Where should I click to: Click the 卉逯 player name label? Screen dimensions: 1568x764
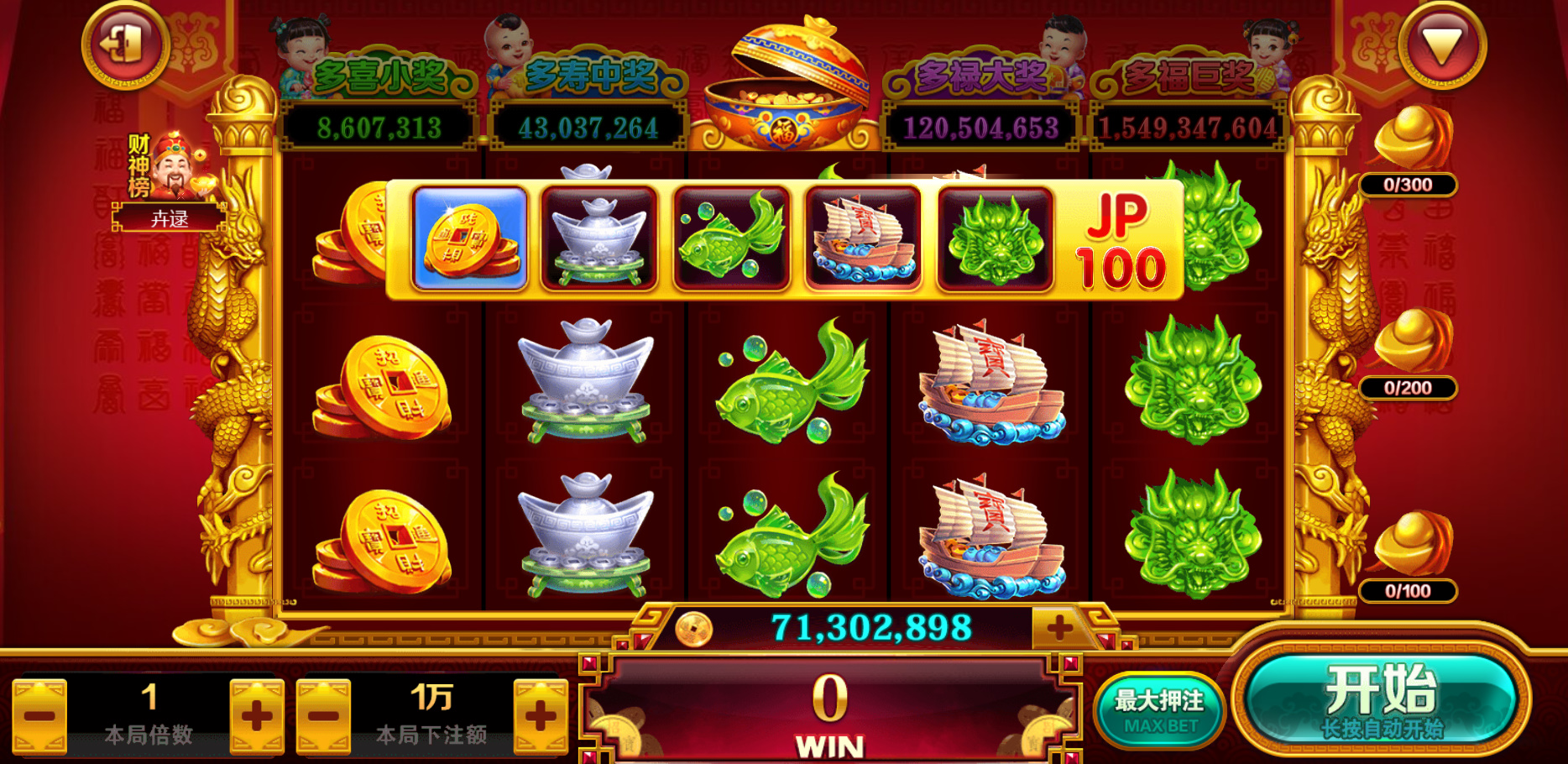(x=168, y=217)
